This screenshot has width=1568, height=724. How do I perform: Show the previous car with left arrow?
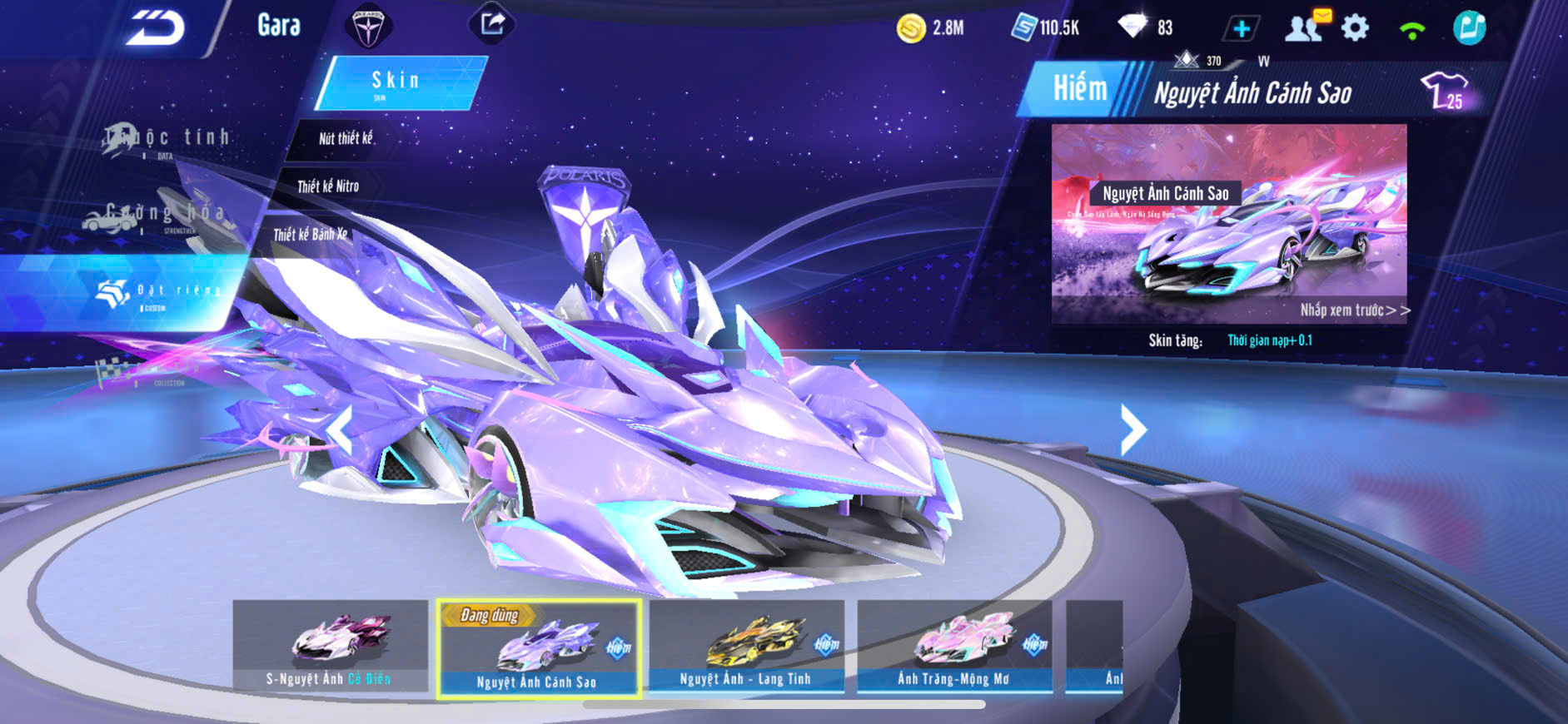[341, 430]
